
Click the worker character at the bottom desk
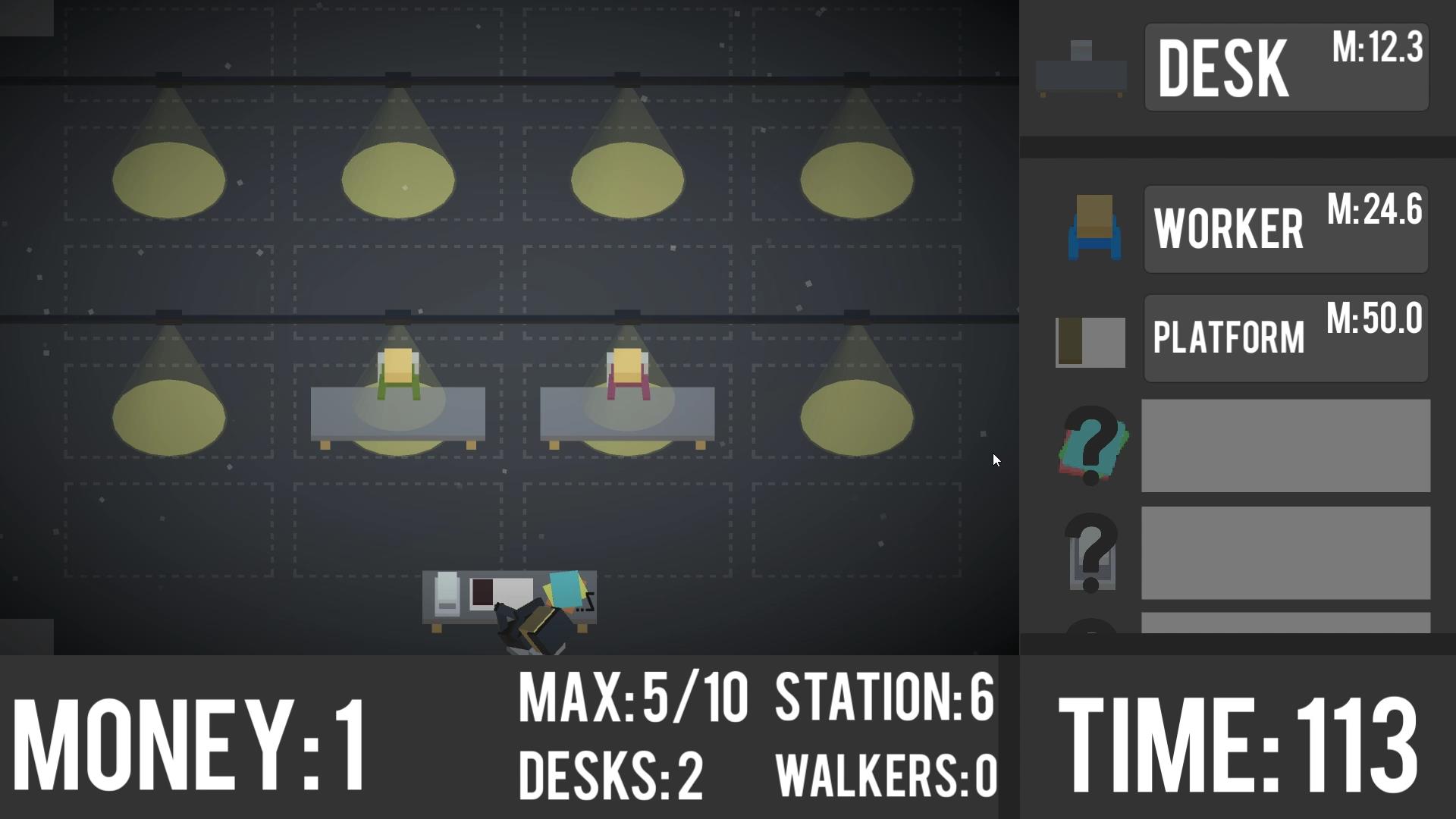531,622
